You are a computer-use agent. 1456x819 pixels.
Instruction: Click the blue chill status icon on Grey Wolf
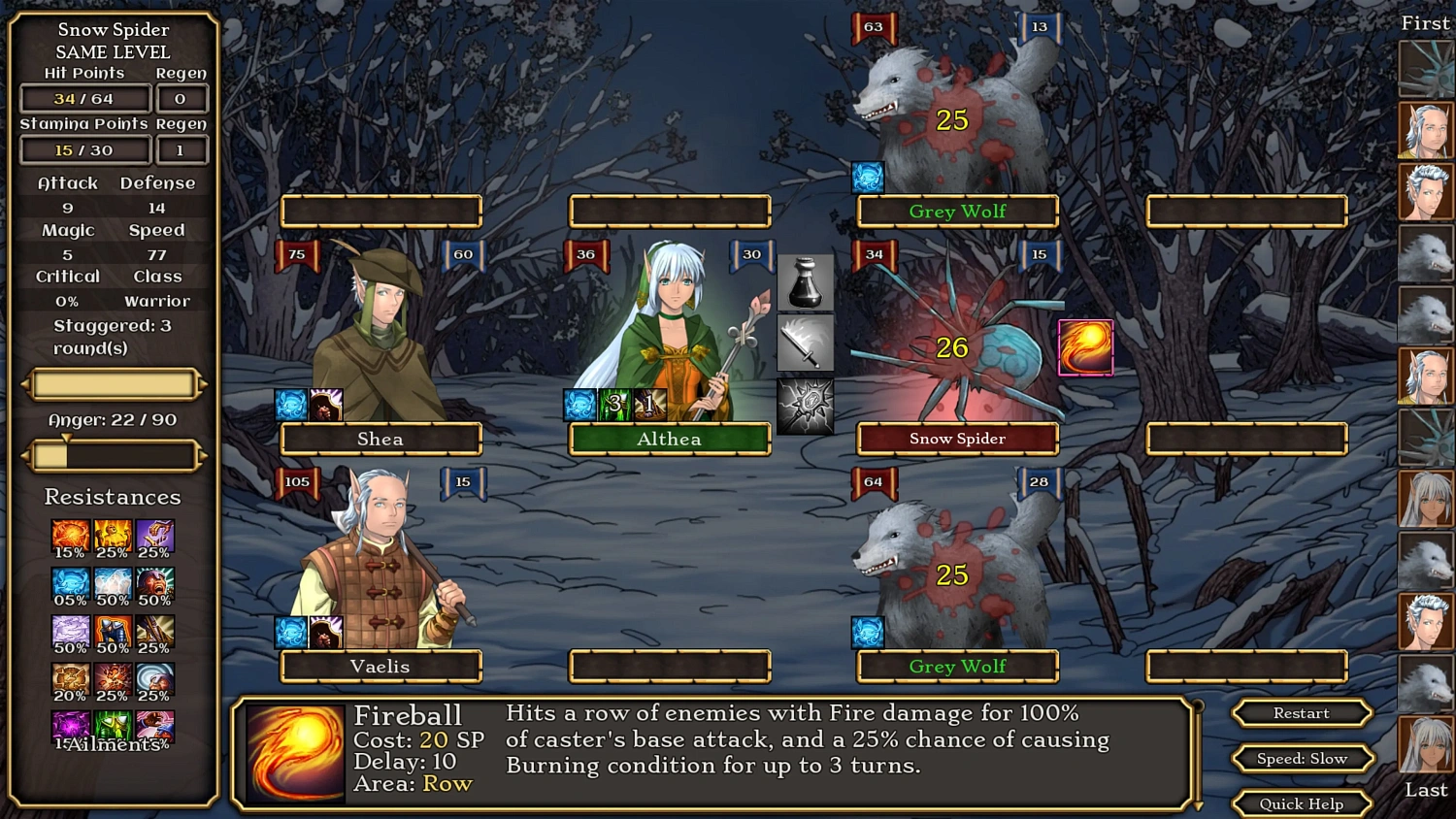point(867,176)
